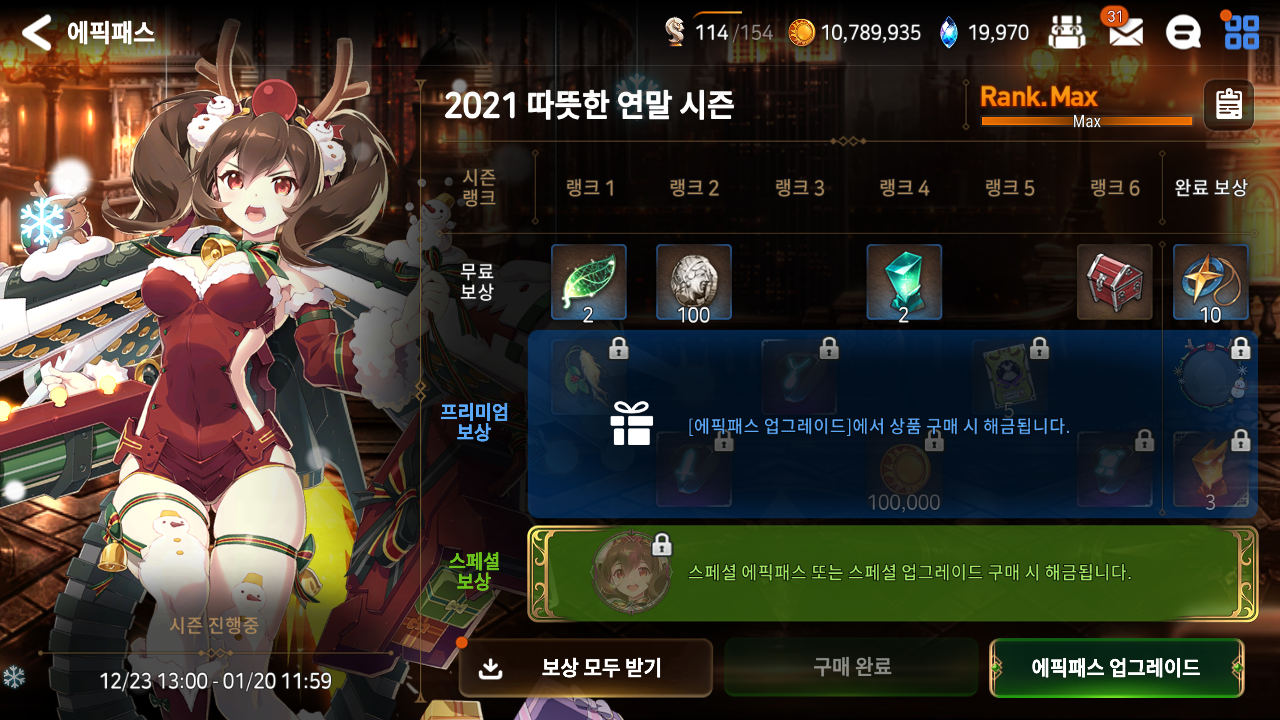Open the clipboard mission list icon
Screen dimensions: 1280x720
1228,104
